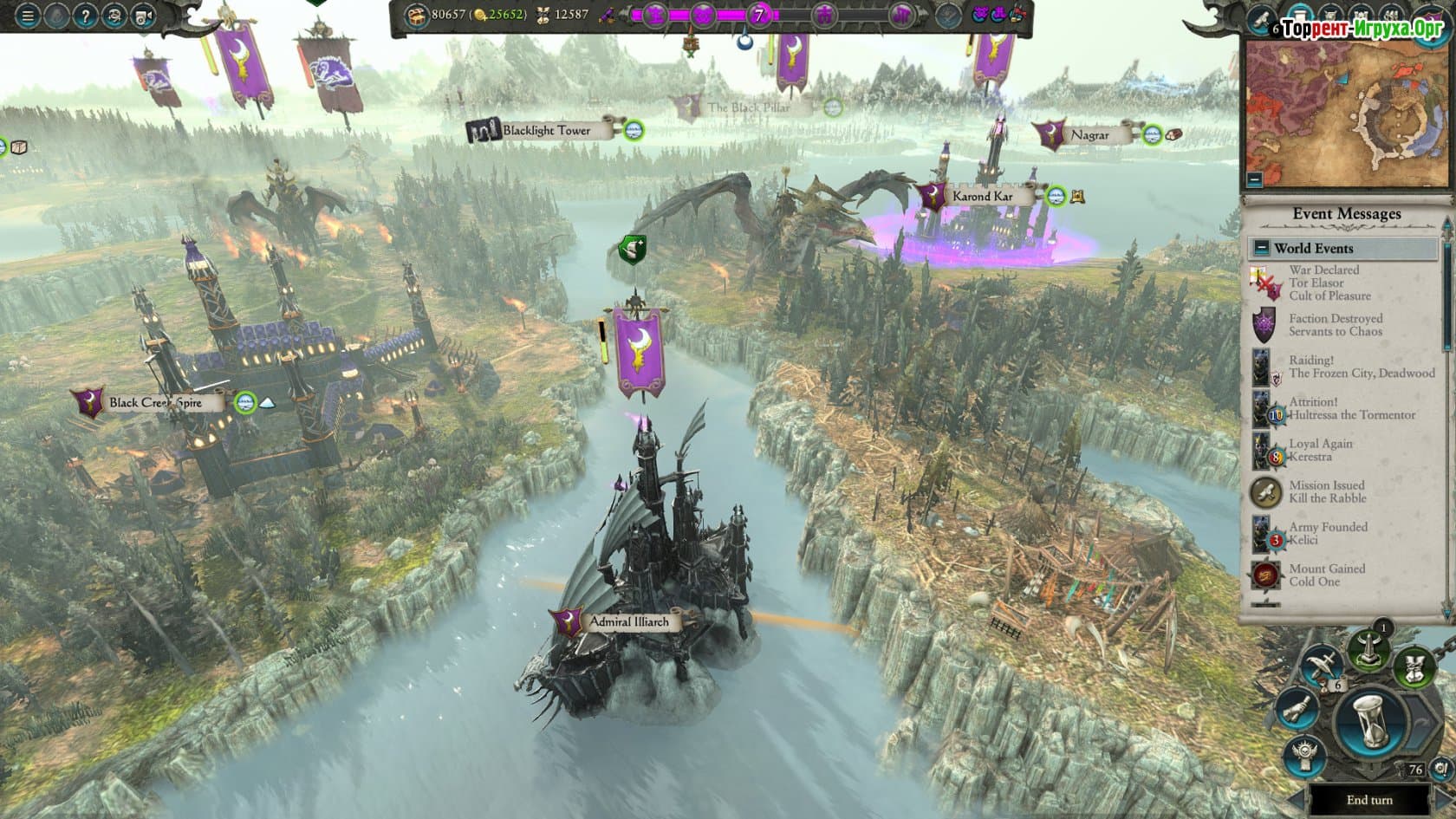1456x819 pixels.
Task: Open the main menu hamburger button
Action: pyautogui.click(x=28, y=16)
